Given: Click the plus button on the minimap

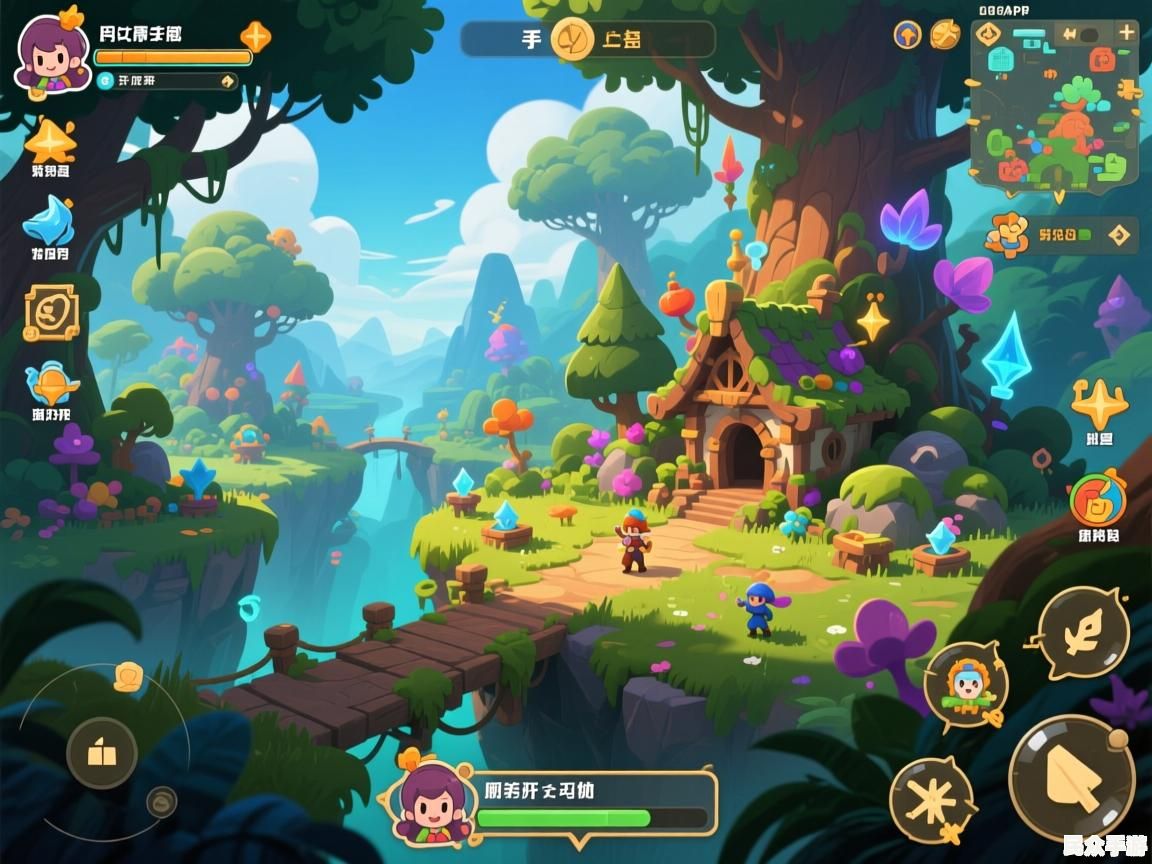Looking at the screenshot, I should coord(1126,32).
